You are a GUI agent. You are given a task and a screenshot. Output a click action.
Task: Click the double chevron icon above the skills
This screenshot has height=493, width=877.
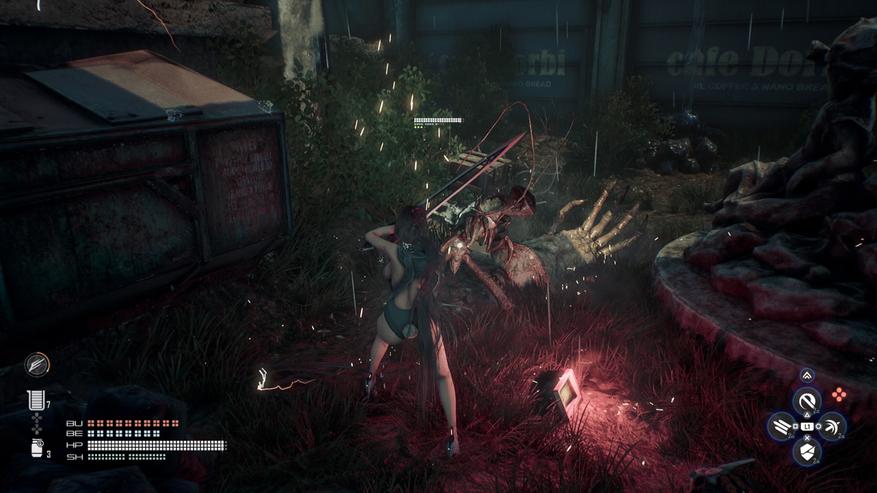point(807,376)
